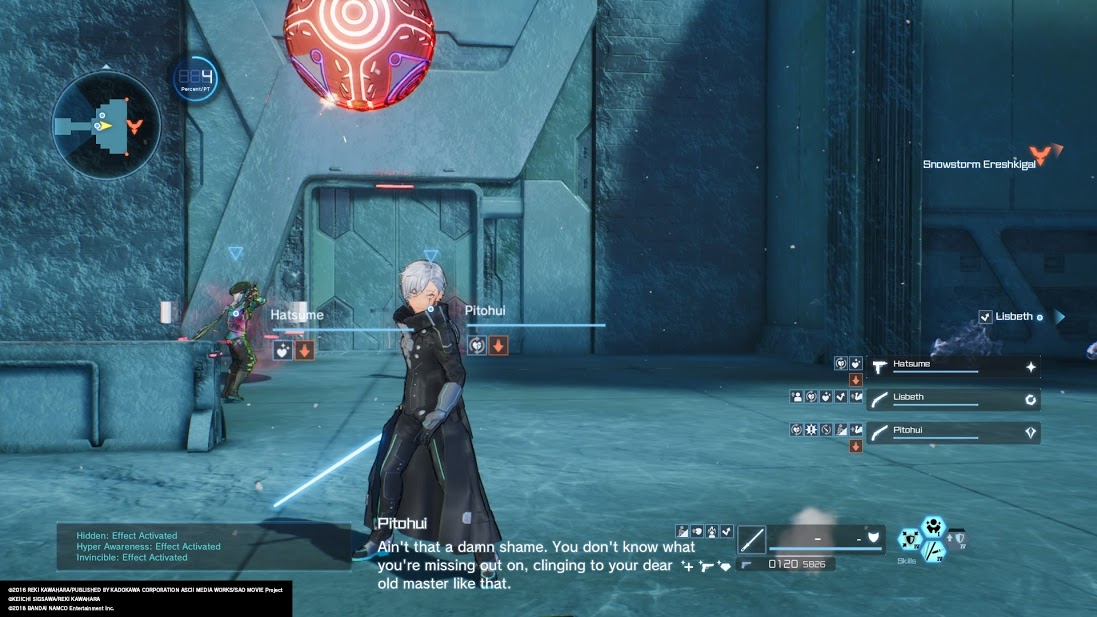The height and width of the screenshot is (617, 1097).
Task: Activate the left shield hexagon skill
Action: (910, 540)
